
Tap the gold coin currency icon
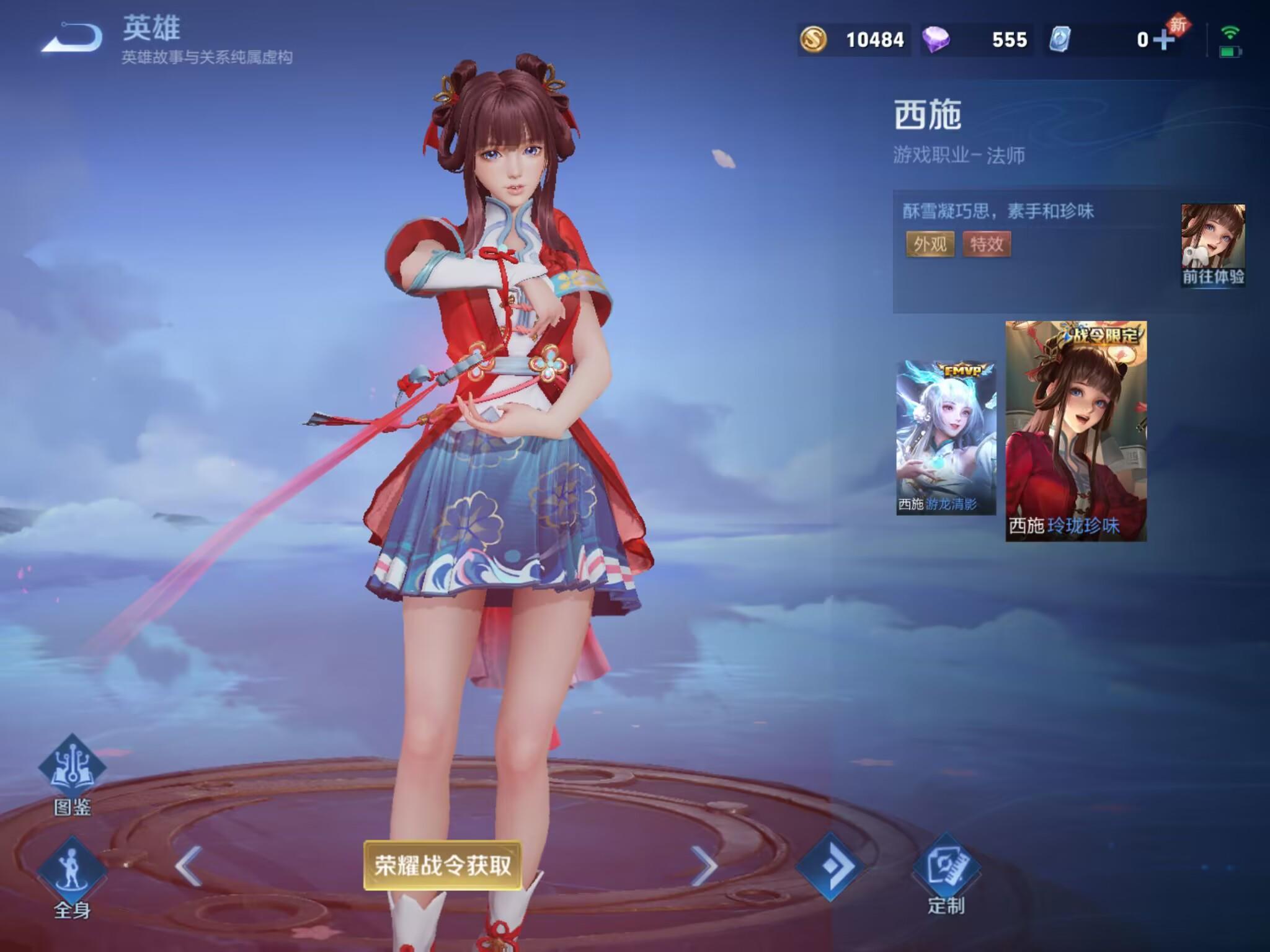pos(813,40)
